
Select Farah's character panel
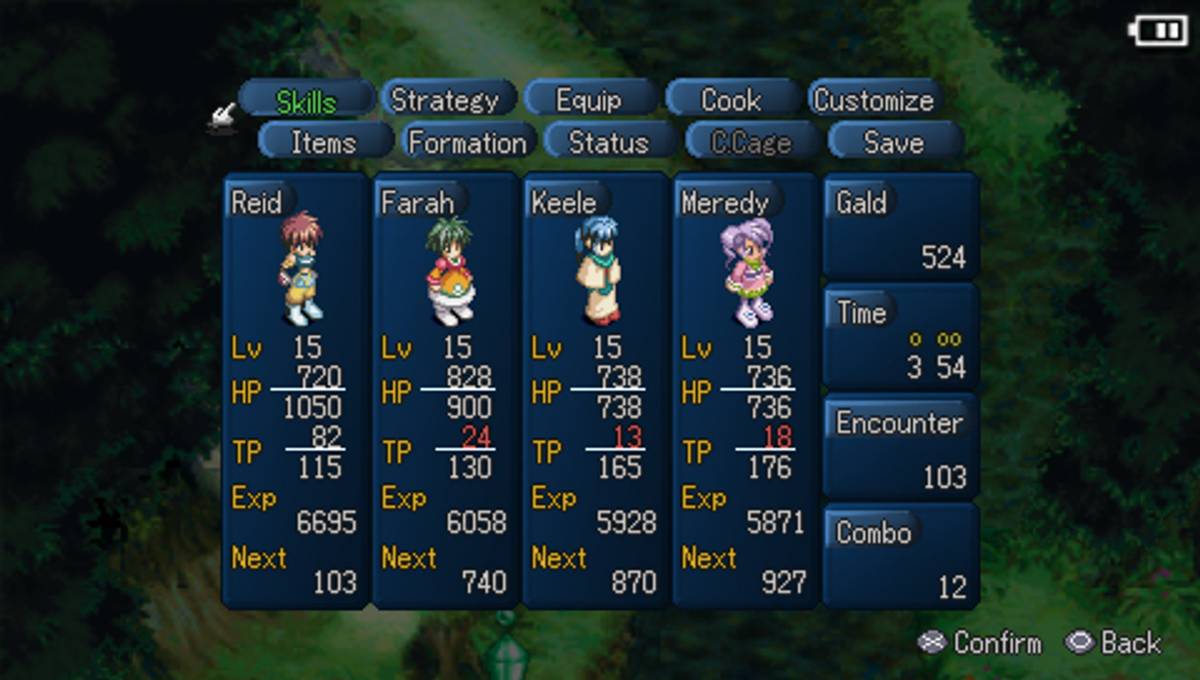[x=445, y=390]
